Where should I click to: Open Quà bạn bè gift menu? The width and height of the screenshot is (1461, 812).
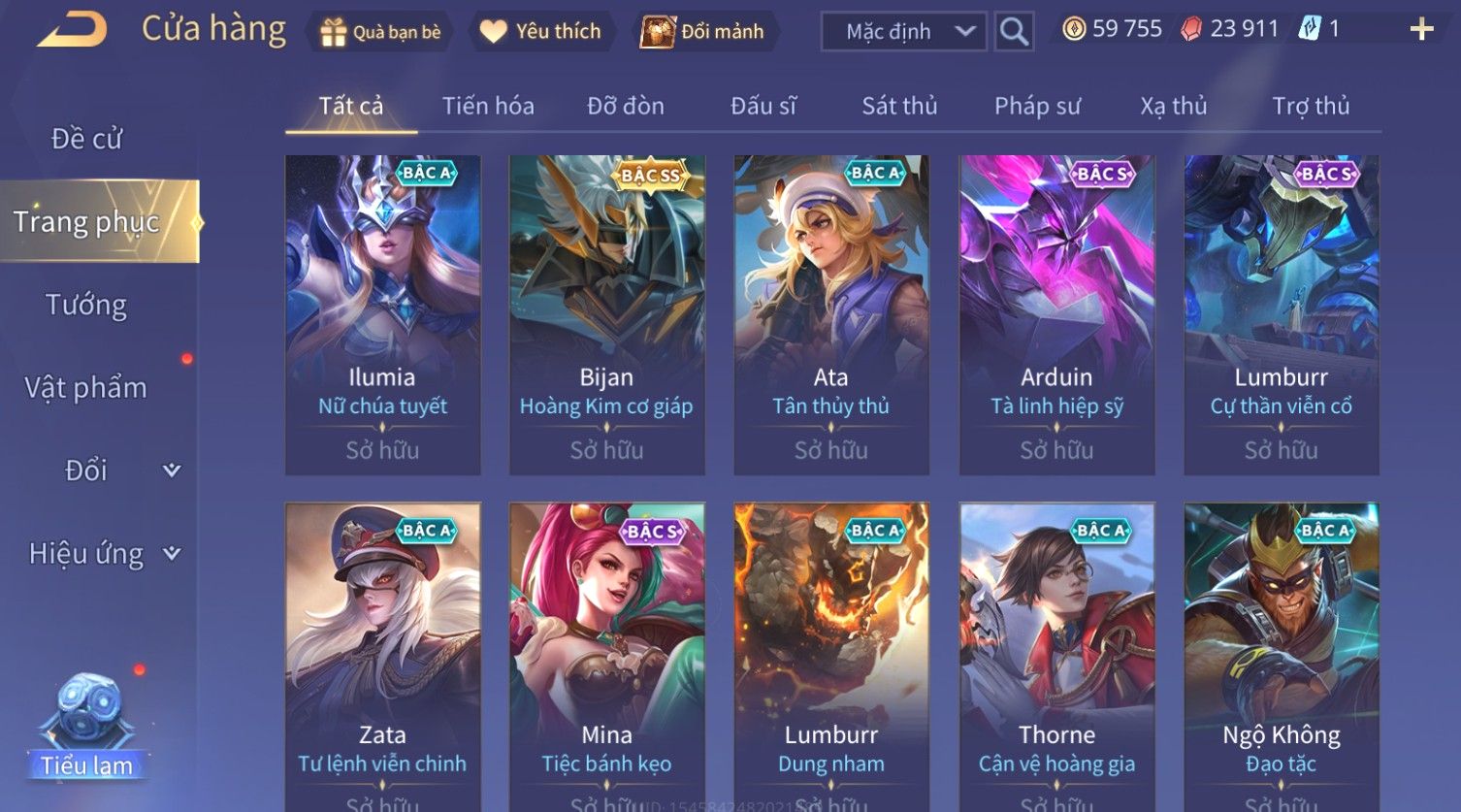click(380, 32)
